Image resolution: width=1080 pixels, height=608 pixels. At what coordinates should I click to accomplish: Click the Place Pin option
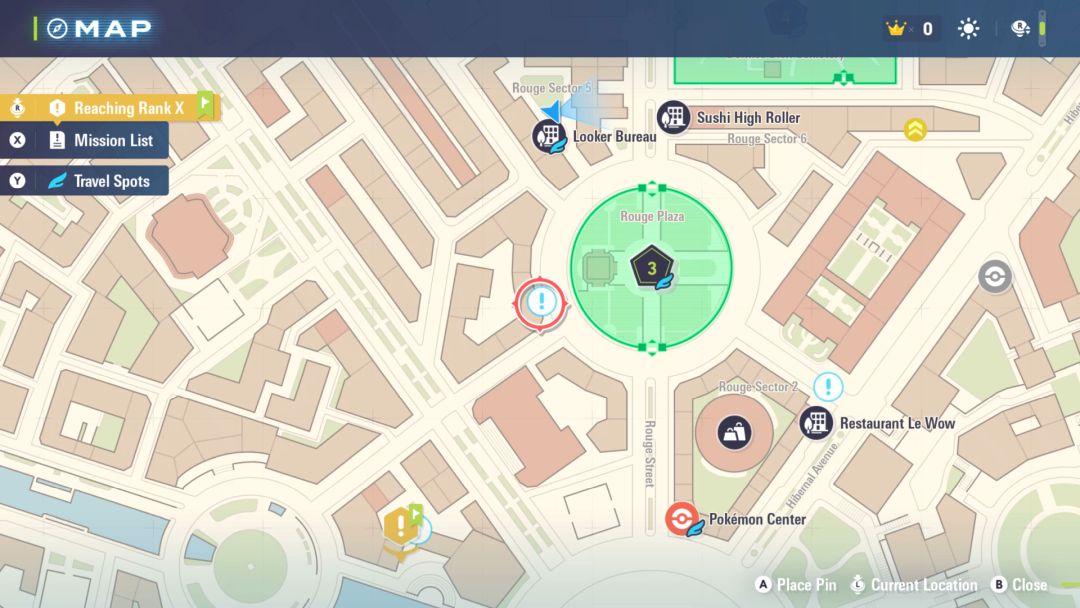pyautogui.click(x=797, y=585)
